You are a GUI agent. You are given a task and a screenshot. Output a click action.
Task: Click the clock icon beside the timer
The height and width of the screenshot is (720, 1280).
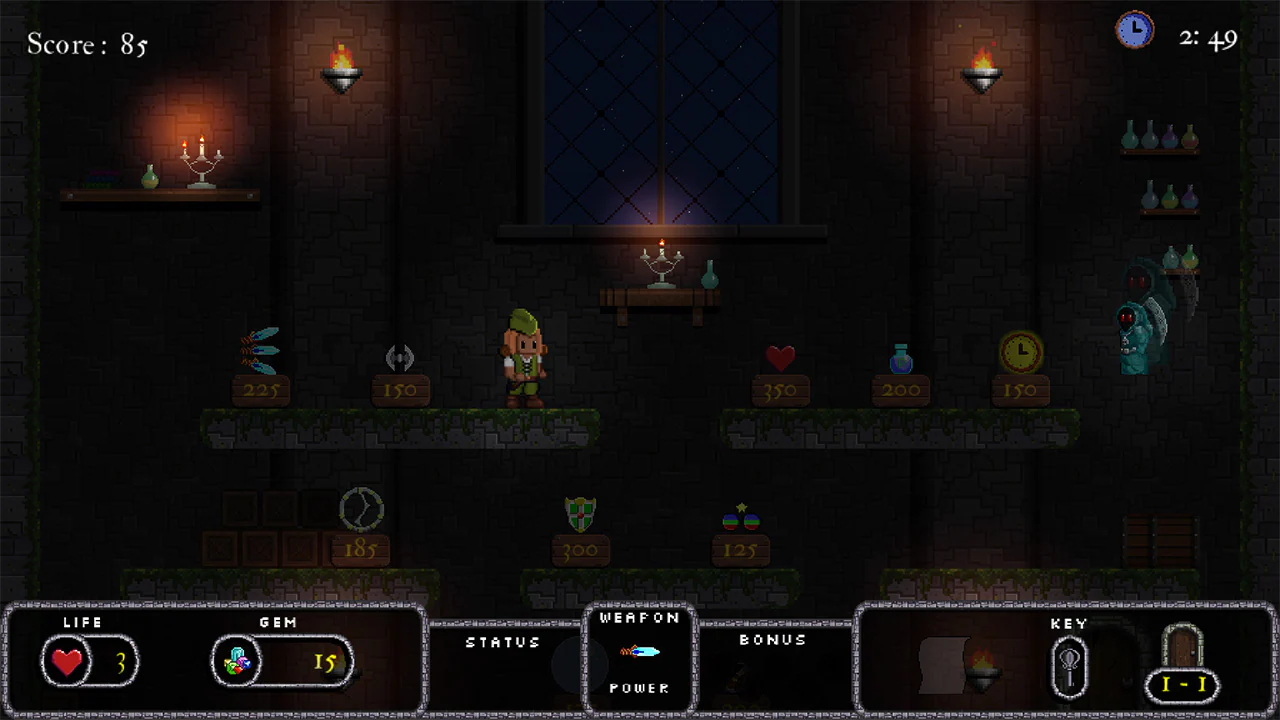[1135, 30]
